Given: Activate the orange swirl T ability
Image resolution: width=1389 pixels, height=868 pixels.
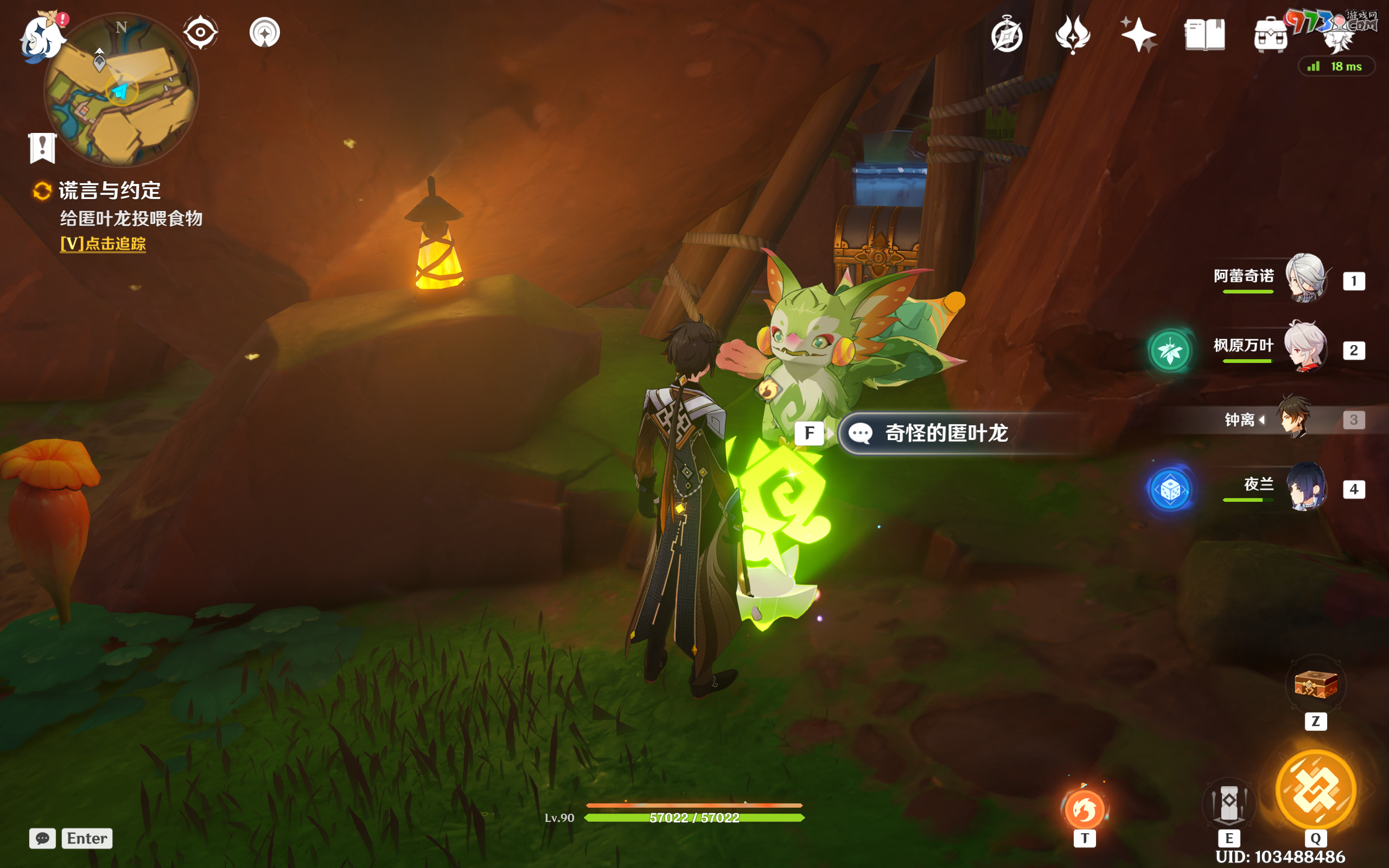Looking at the screenshot, I should coord(1084,809).
